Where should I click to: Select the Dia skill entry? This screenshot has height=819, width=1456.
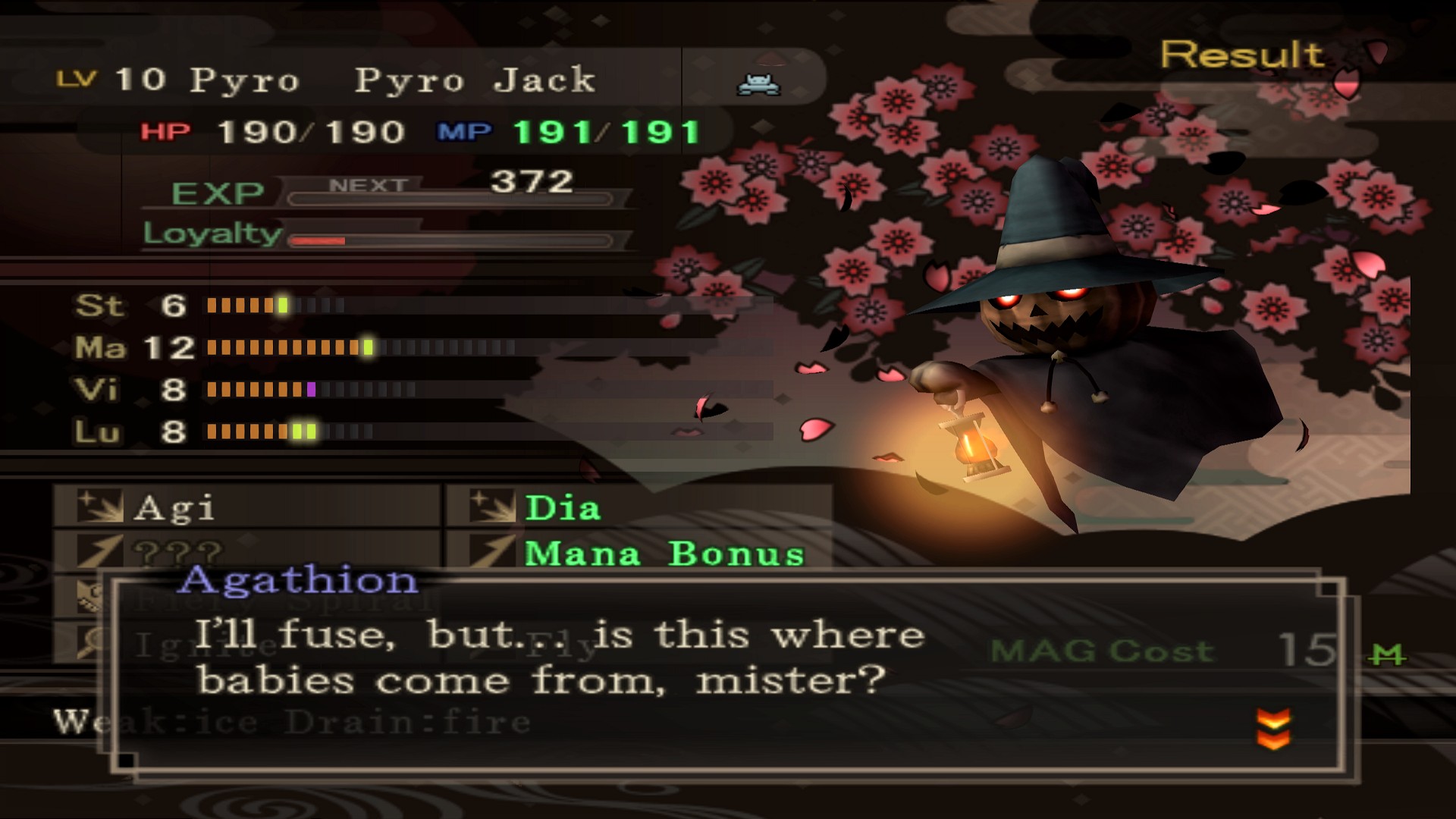[562, 508]
